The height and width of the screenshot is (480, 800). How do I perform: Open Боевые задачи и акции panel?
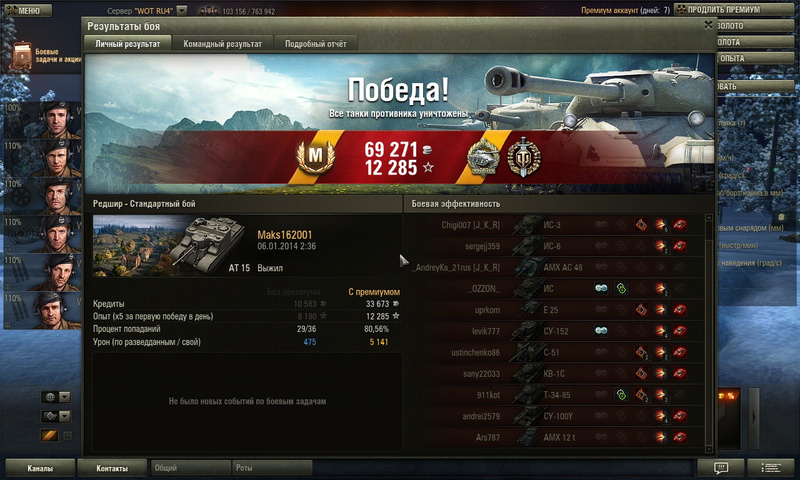tap(45, 55)
